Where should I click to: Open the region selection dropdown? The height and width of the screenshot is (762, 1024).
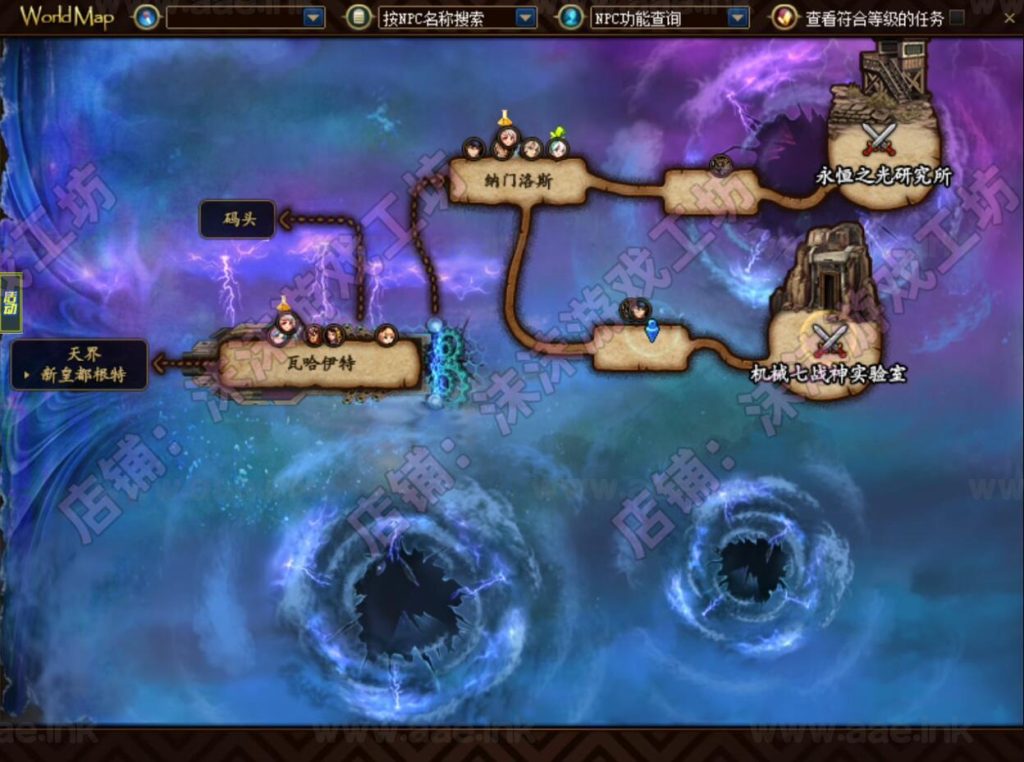pyautogui.click(x=314, y=17)
